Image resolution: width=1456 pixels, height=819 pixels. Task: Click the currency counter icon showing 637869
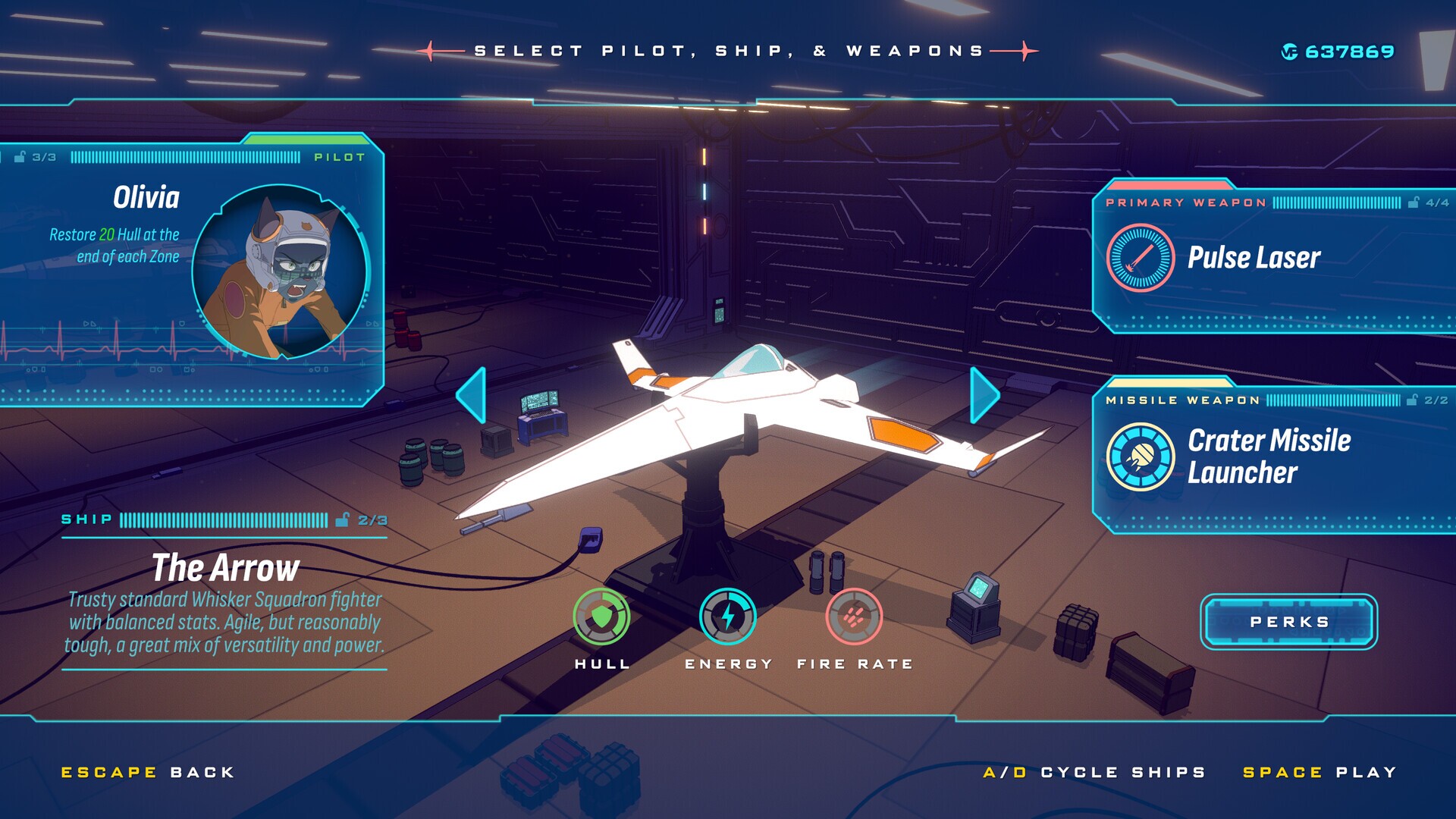(x=1290, y=51)
